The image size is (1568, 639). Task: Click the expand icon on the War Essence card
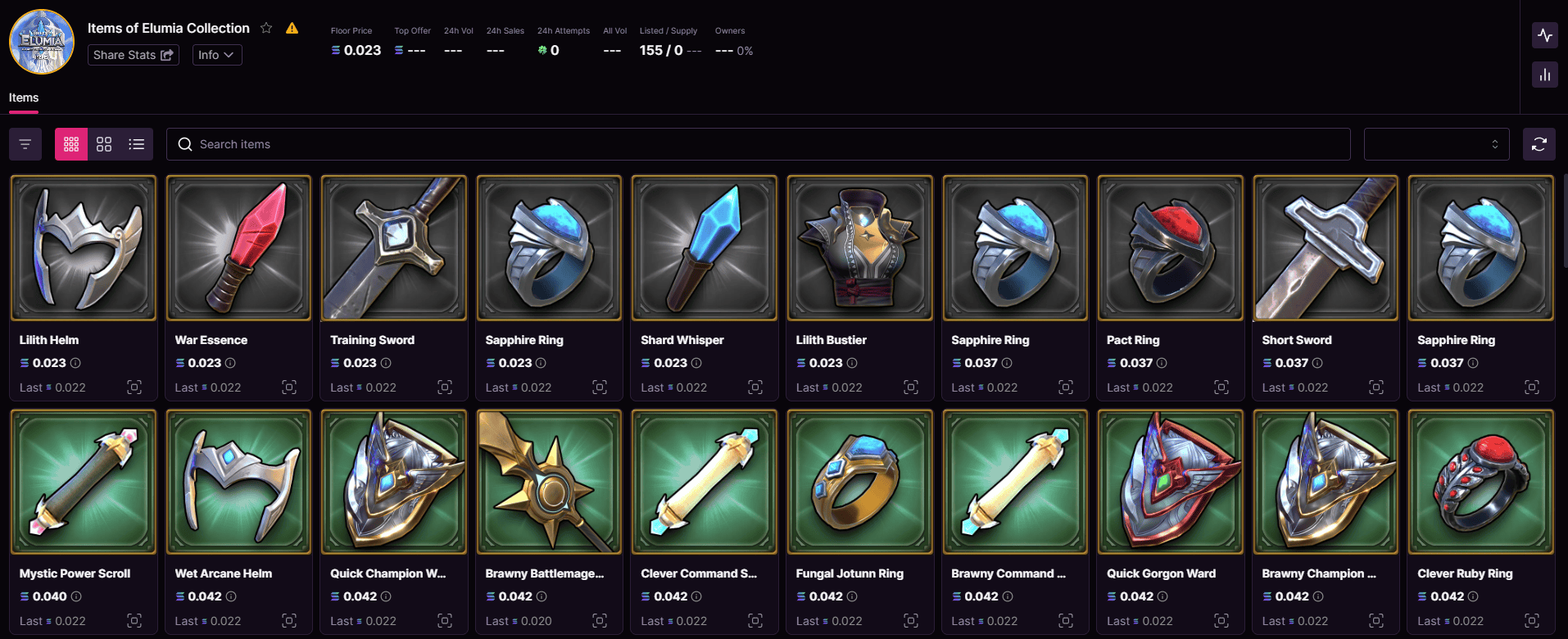289,387
